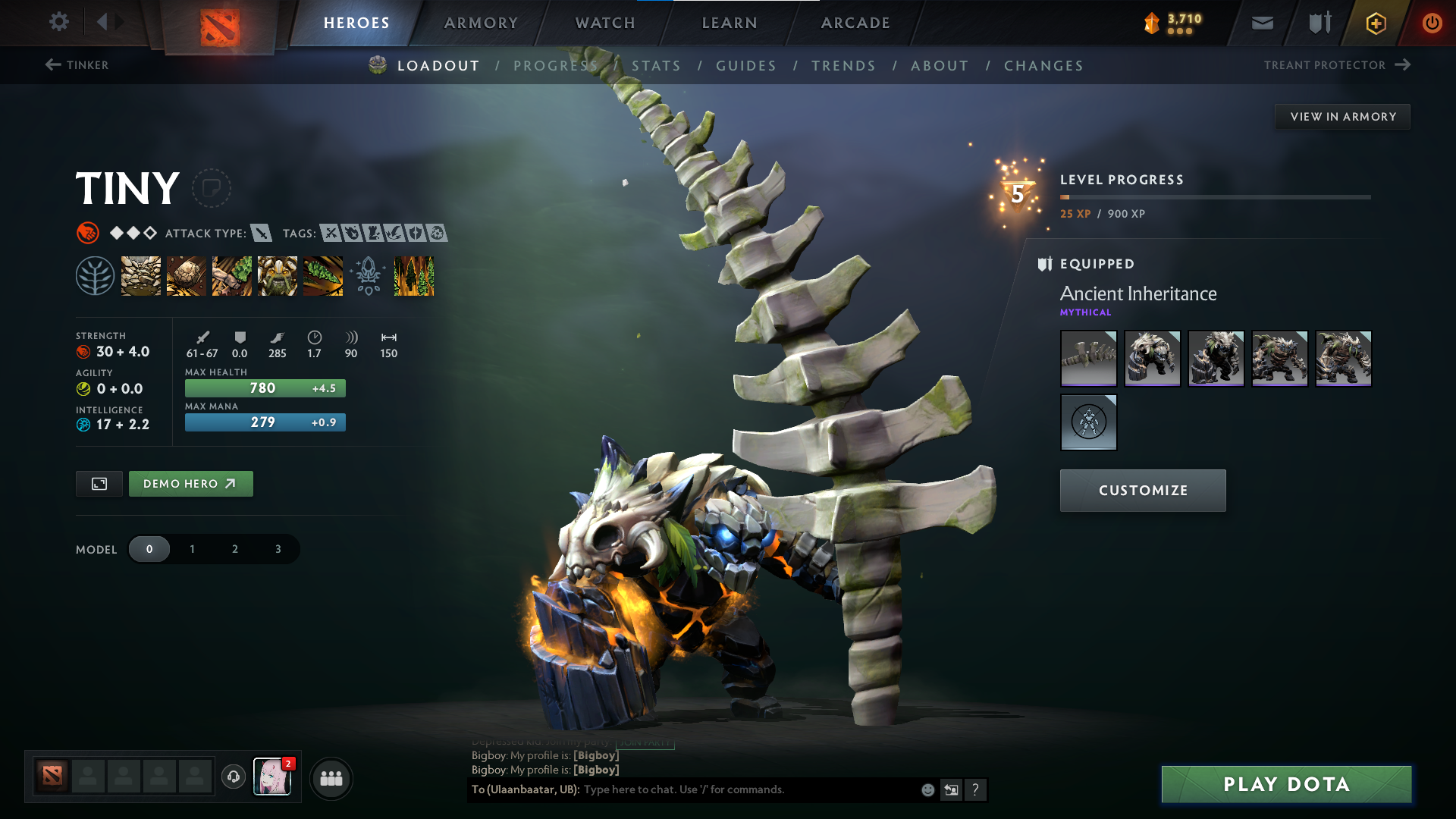The image size is (1456, 819).
Task: Select Tiny's Avalanche ability icon
Action: pos(141,276)
